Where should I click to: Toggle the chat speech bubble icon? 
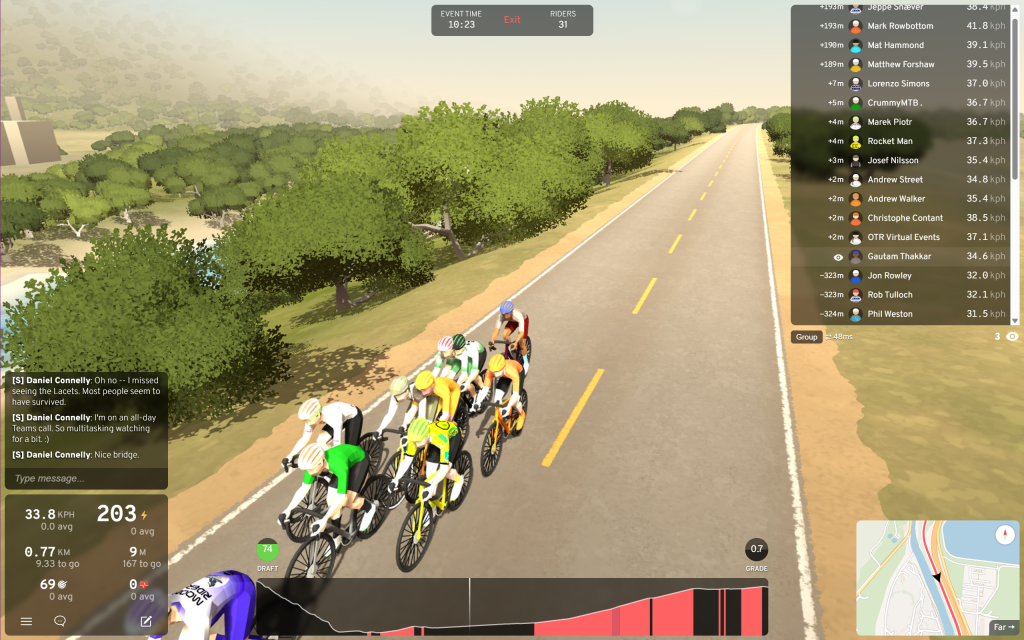pos(60,621)
